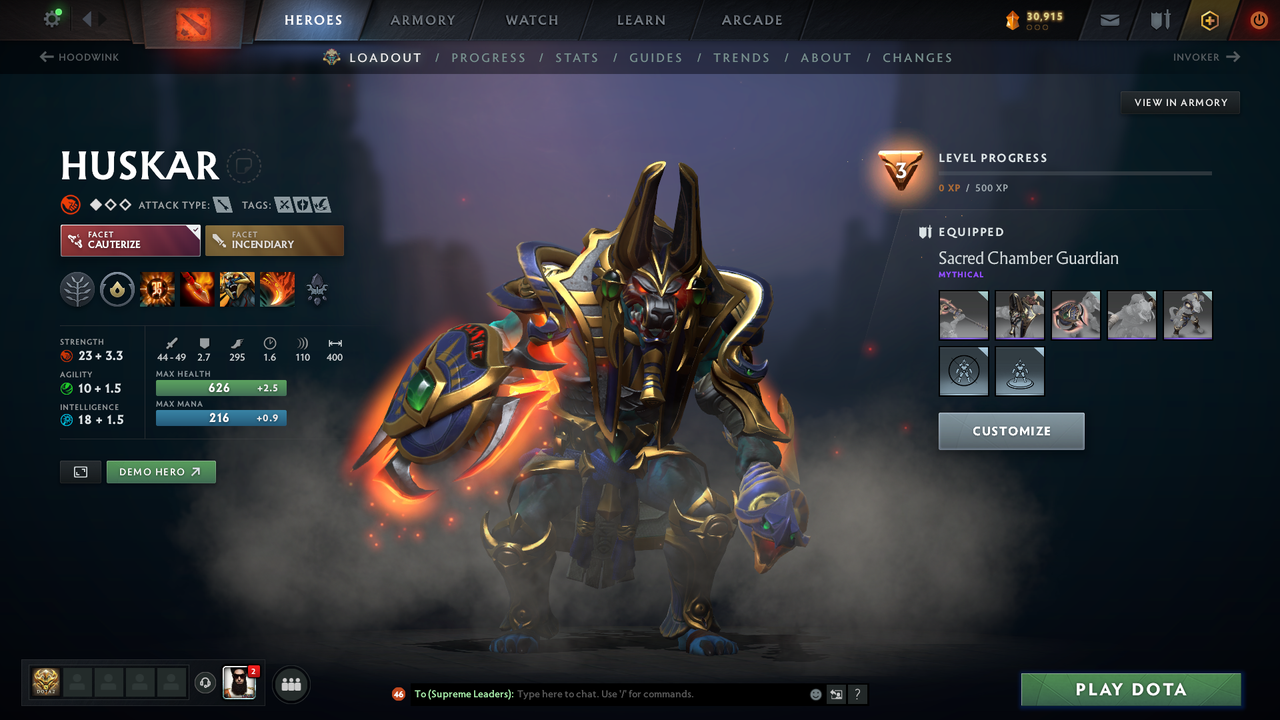1280x720 pixels.
Task: Switch to the Armory tab
Action: 421,20
